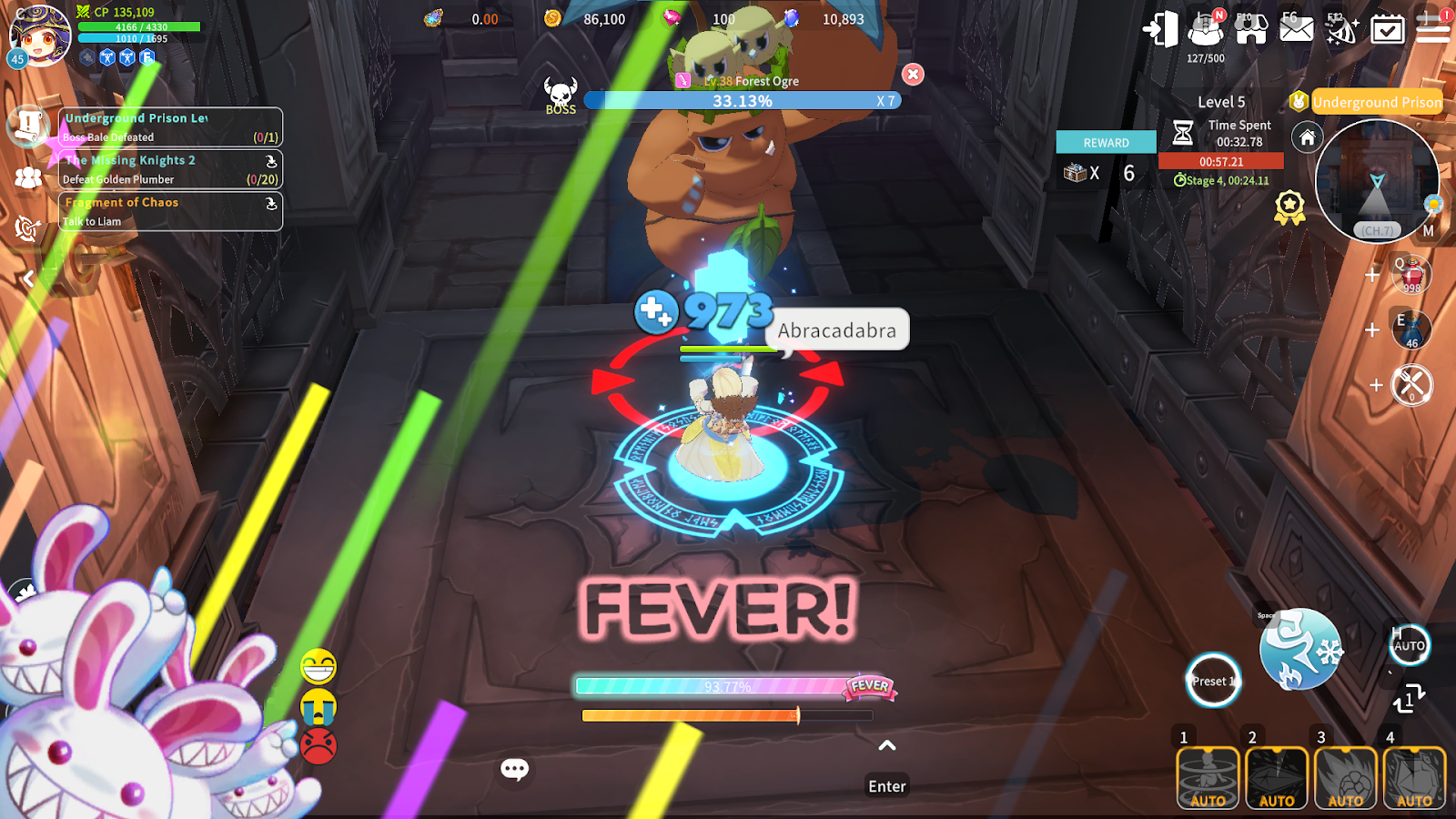Click the exit dungeon door icon
Image resolution: width=1456 pixels, height=819 pixels.
1160,29
